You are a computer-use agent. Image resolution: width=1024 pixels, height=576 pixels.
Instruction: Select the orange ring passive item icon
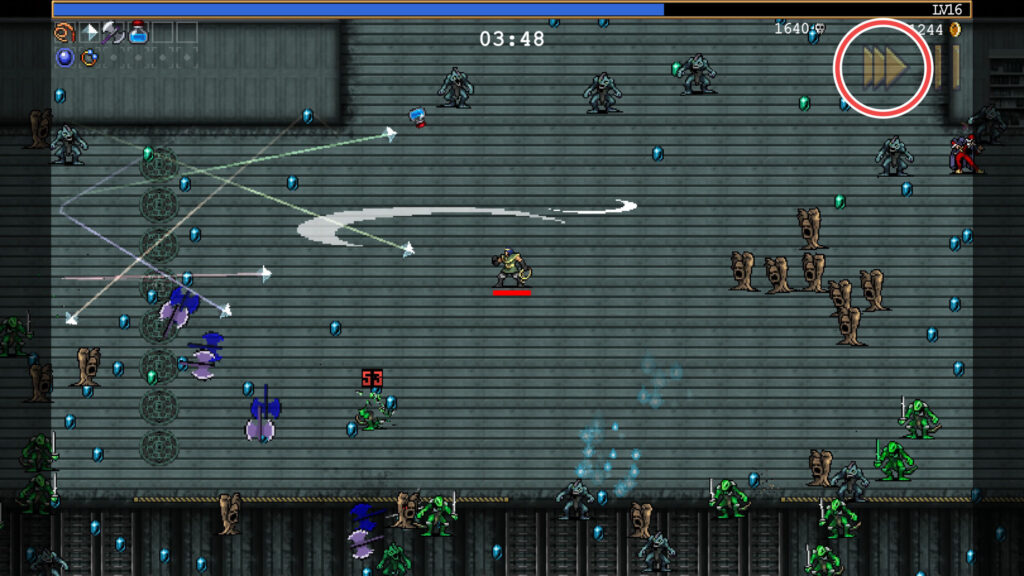coord(89,57)
